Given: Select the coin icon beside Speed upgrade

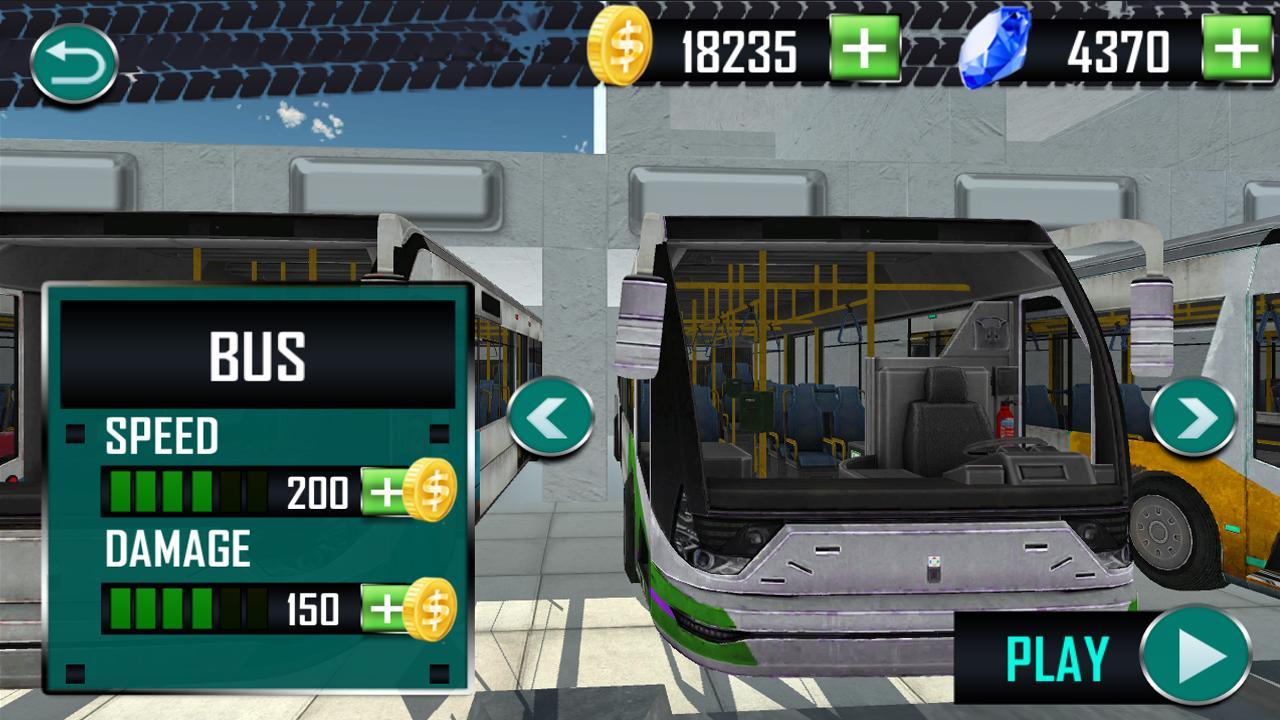Looking at the screenshot, I should [x=428, y=492].
